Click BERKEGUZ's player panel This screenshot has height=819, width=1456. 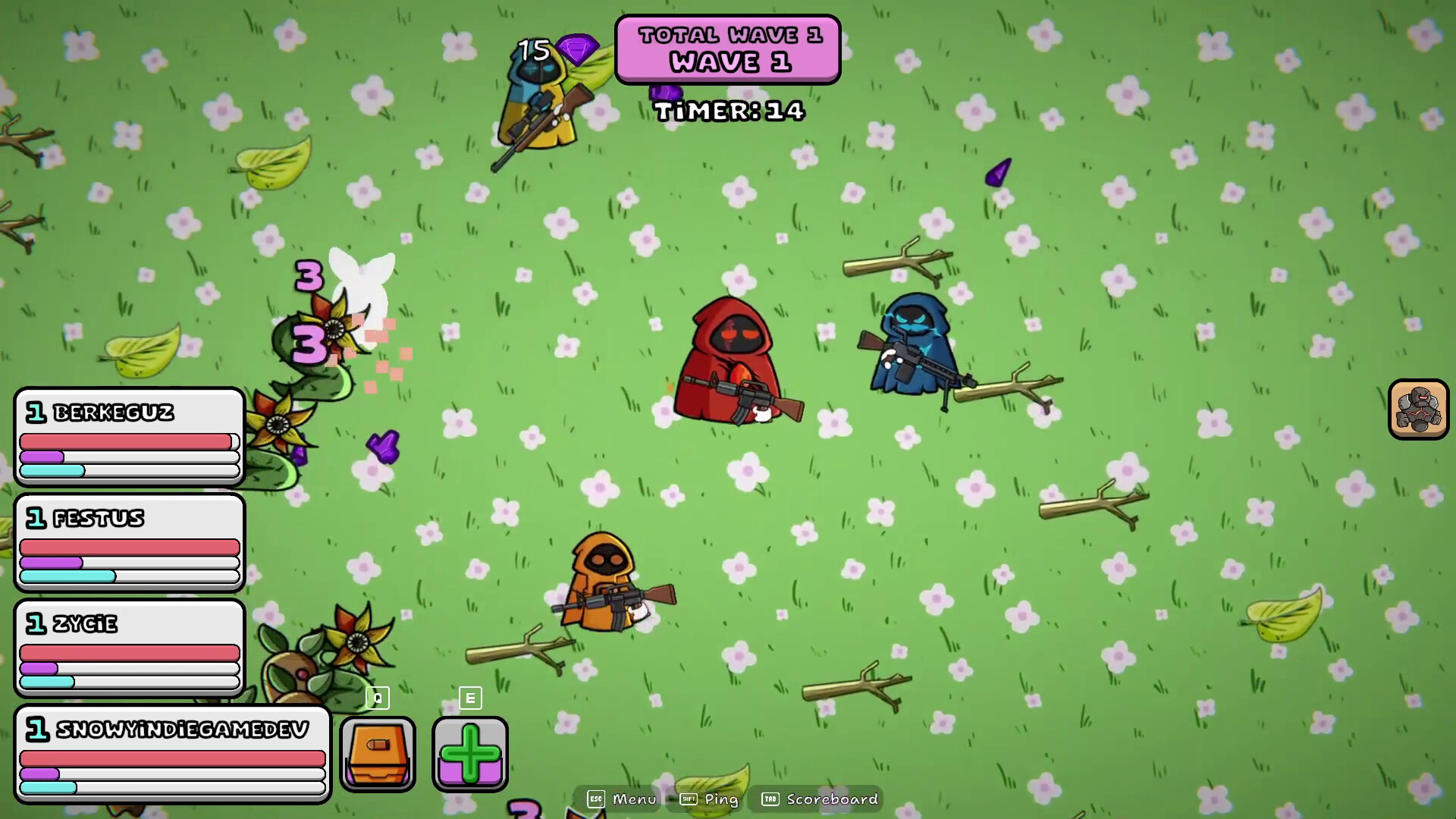pos(129,436)
